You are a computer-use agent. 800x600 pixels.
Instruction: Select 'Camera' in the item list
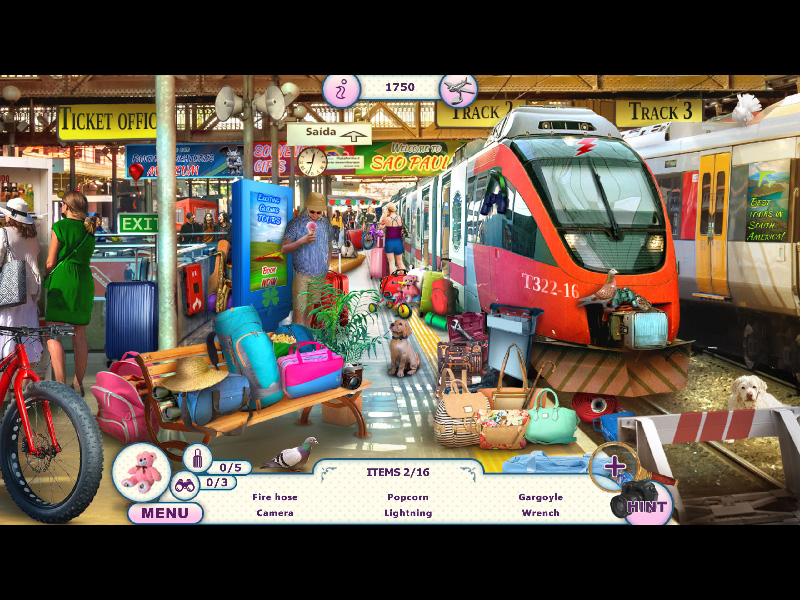pyautogui.click(x=274, y=513)
